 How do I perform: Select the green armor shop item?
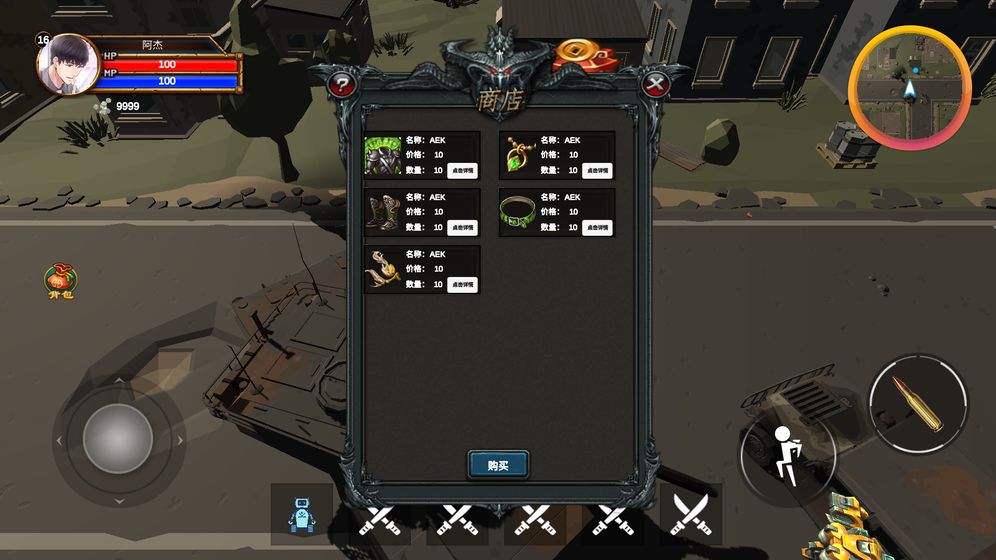(x=383, y=156)
